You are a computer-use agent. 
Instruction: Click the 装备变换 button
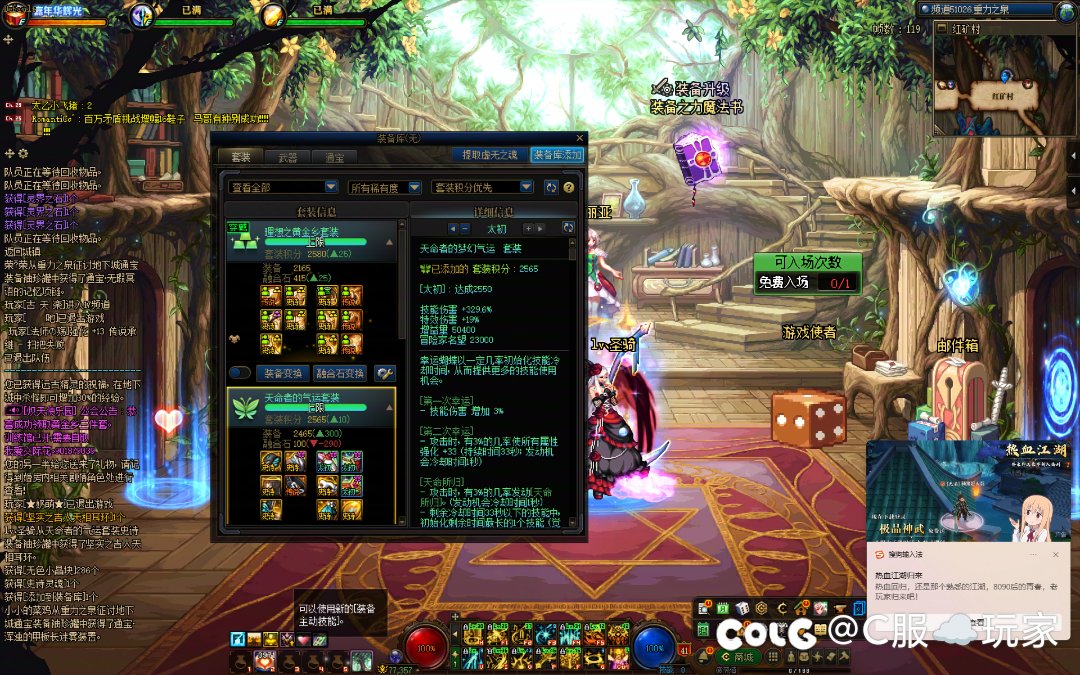[283, 373]
